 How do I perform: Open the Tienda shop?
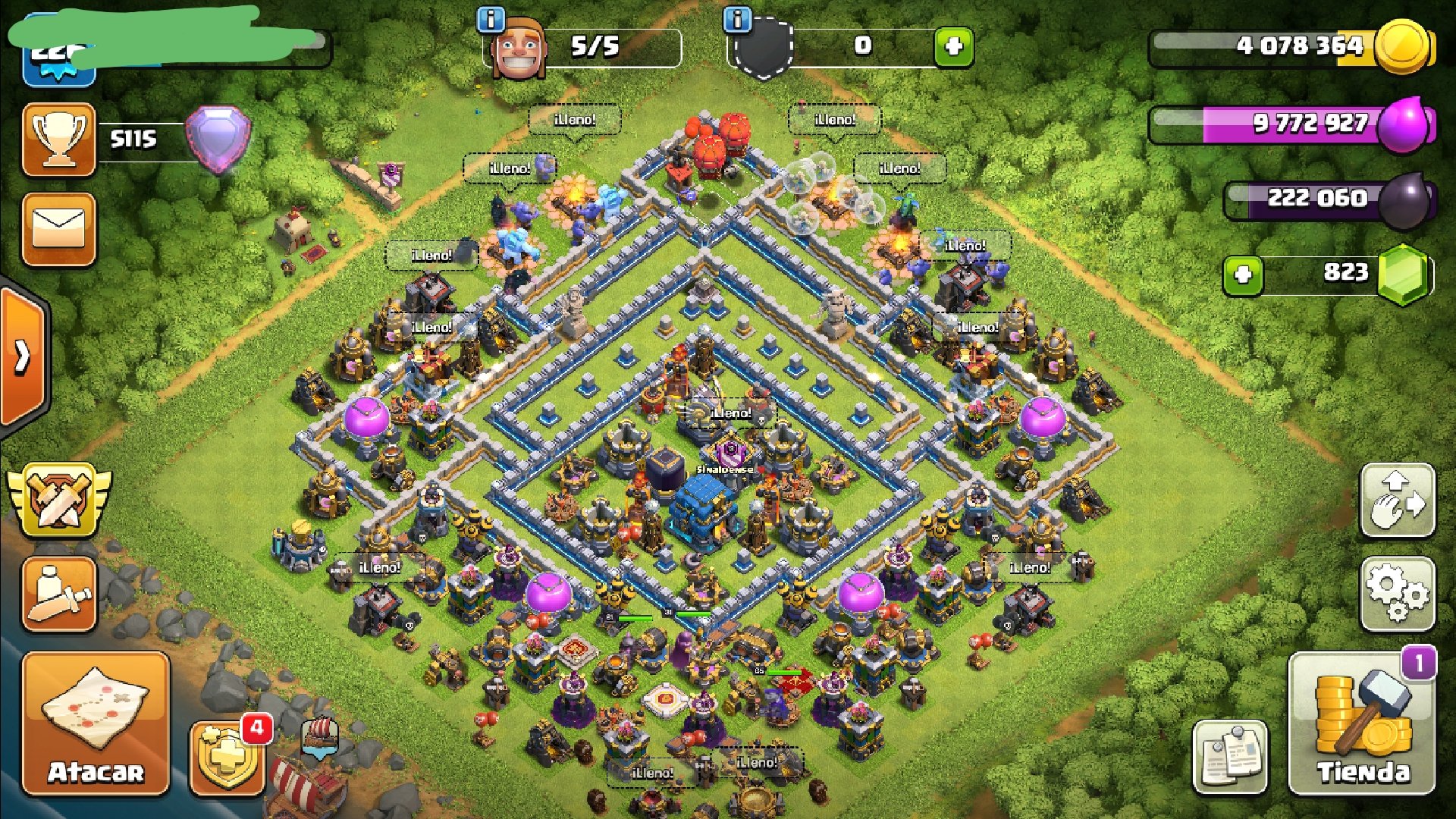(1362, 723)
